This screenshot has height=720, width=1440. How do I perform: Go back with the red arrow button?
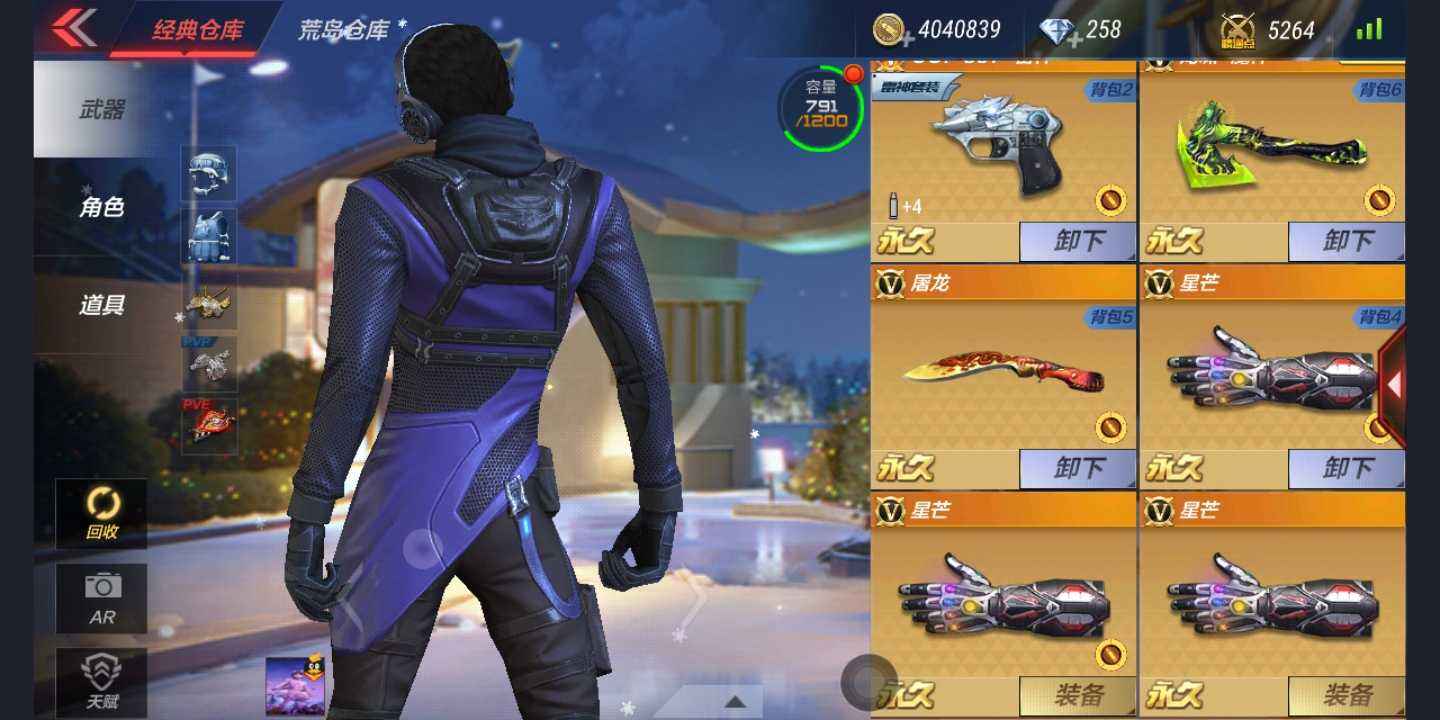point(74,28)
